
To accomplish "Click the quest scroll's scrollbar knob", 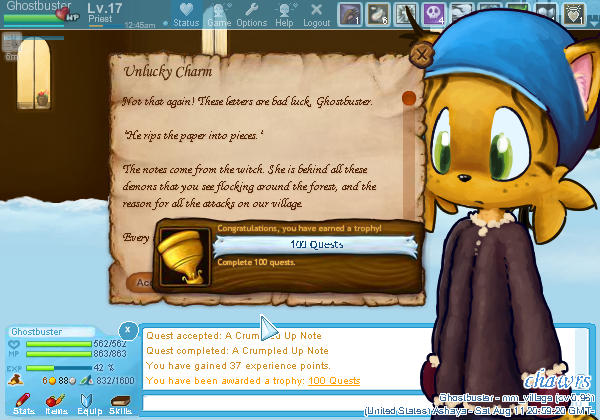I will [407, 99].
